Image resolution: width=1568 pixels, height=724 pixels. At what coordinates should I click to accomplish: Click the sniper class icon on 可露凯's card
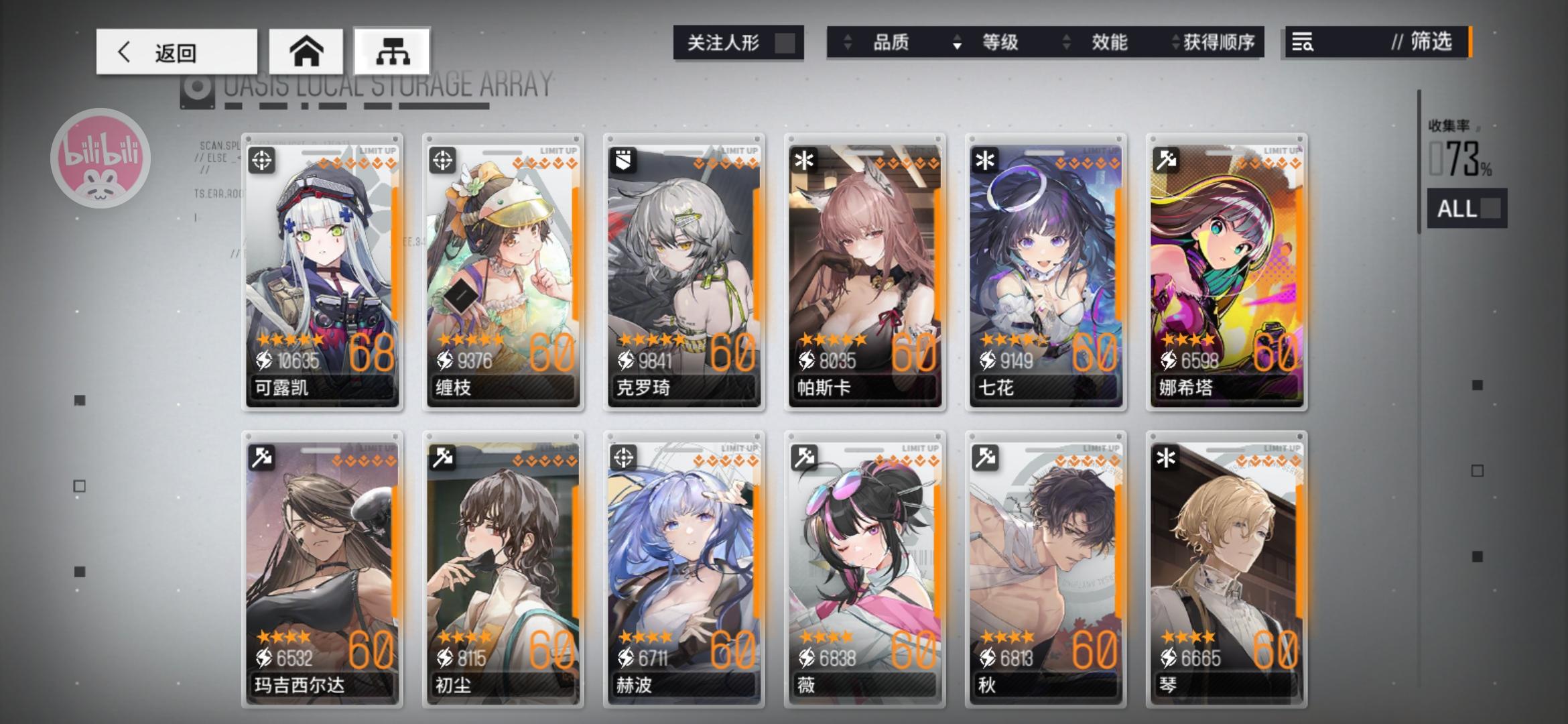[261, 161]
